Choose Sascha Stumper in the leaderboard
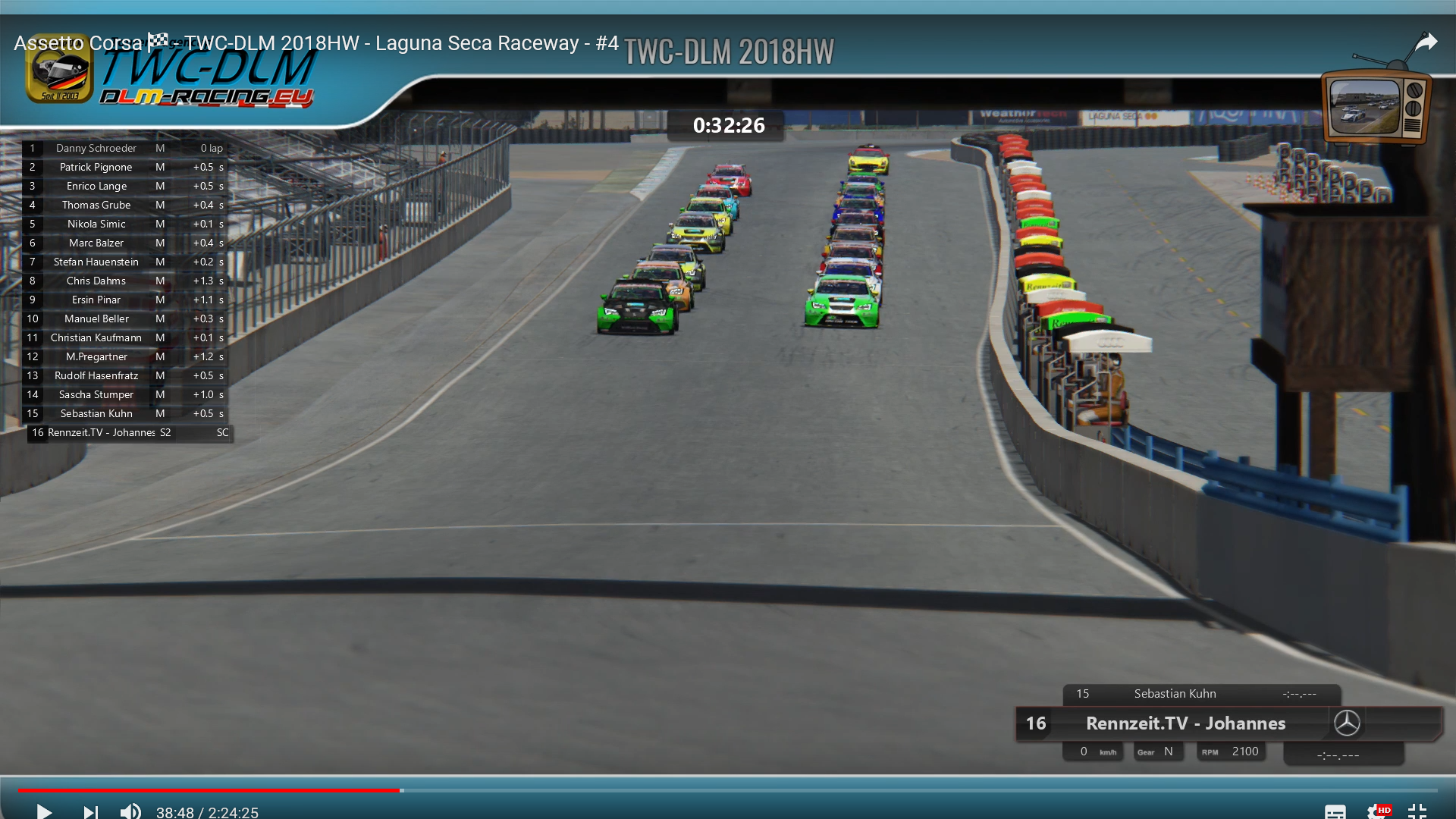Viewport: 1456px width, 819px height. pyautogui.click(x=96, y=395)
